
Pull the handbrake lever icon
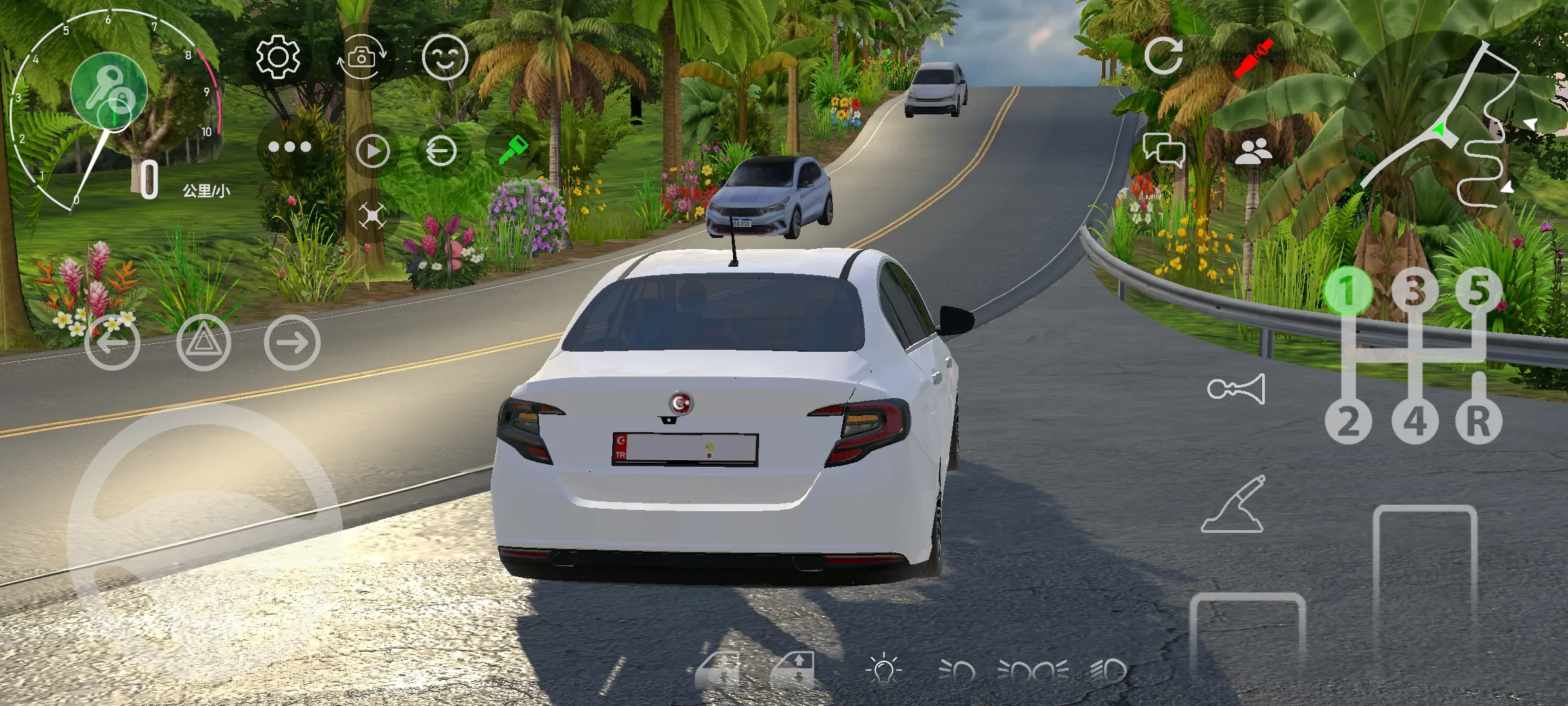[1233, 505]
